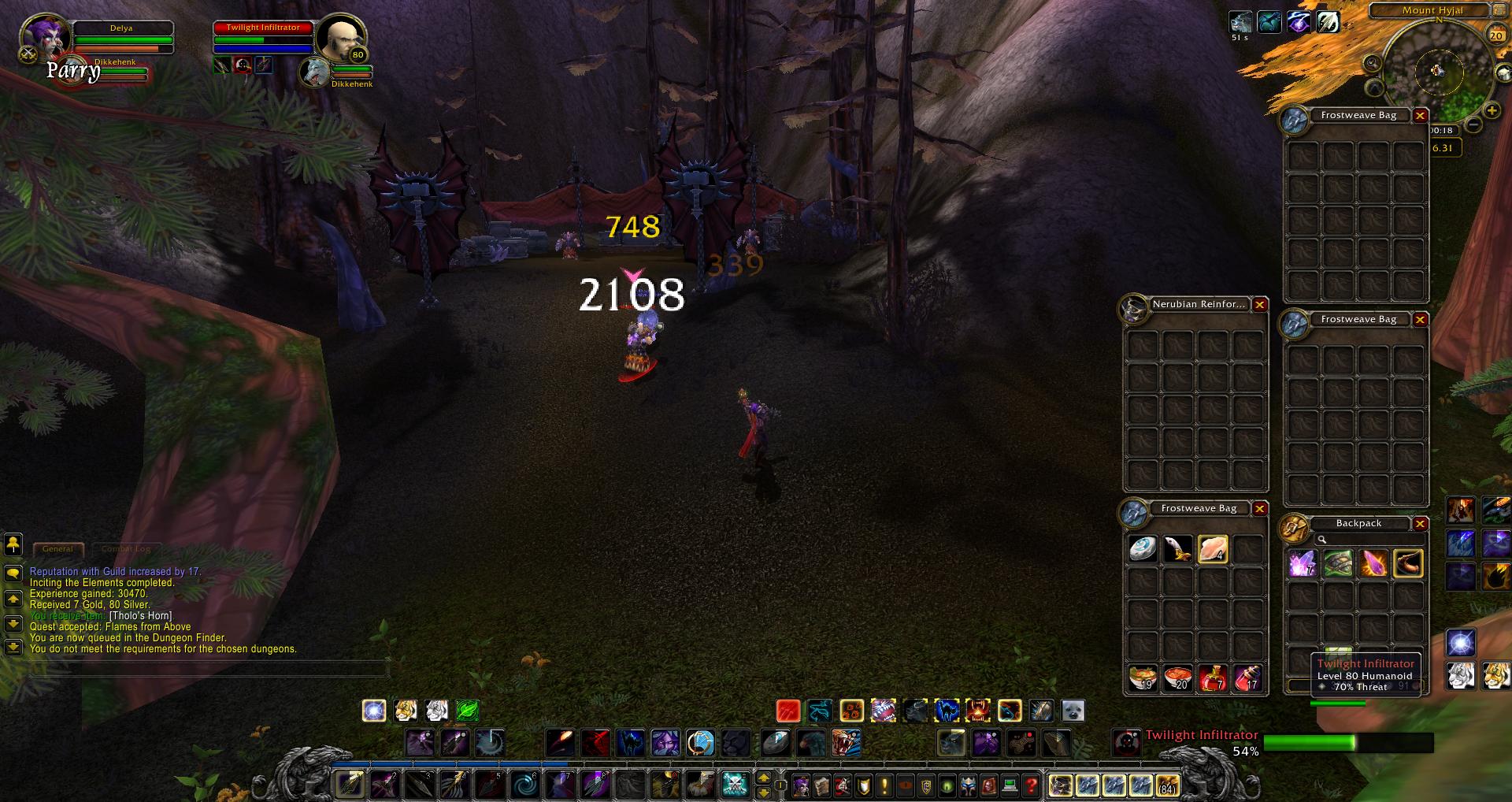1512x802 pixels.
Task: Zoom out the minimap with the minus button
Action: [1473, 124]
